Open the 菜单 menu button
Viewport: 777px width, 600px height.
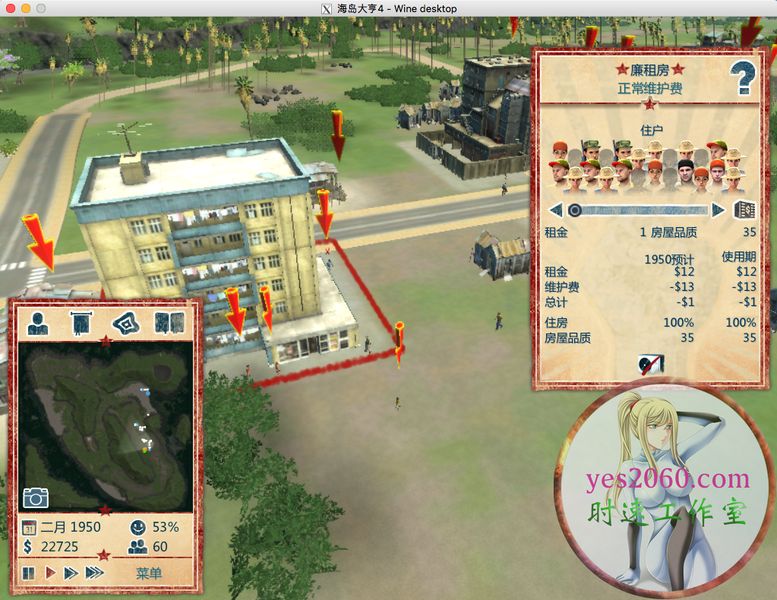pos(149,573)
